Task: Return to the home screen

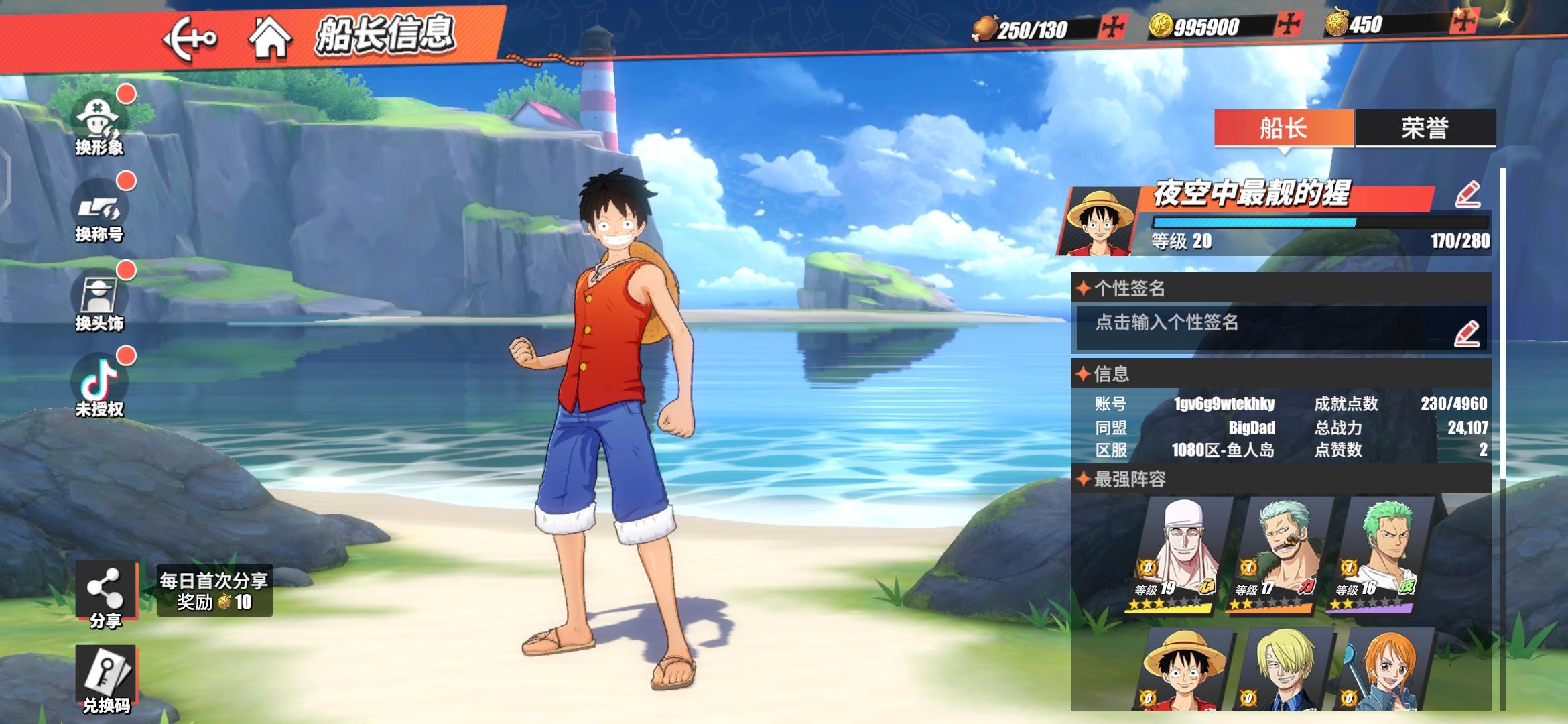Action: (x=270, y=38)
